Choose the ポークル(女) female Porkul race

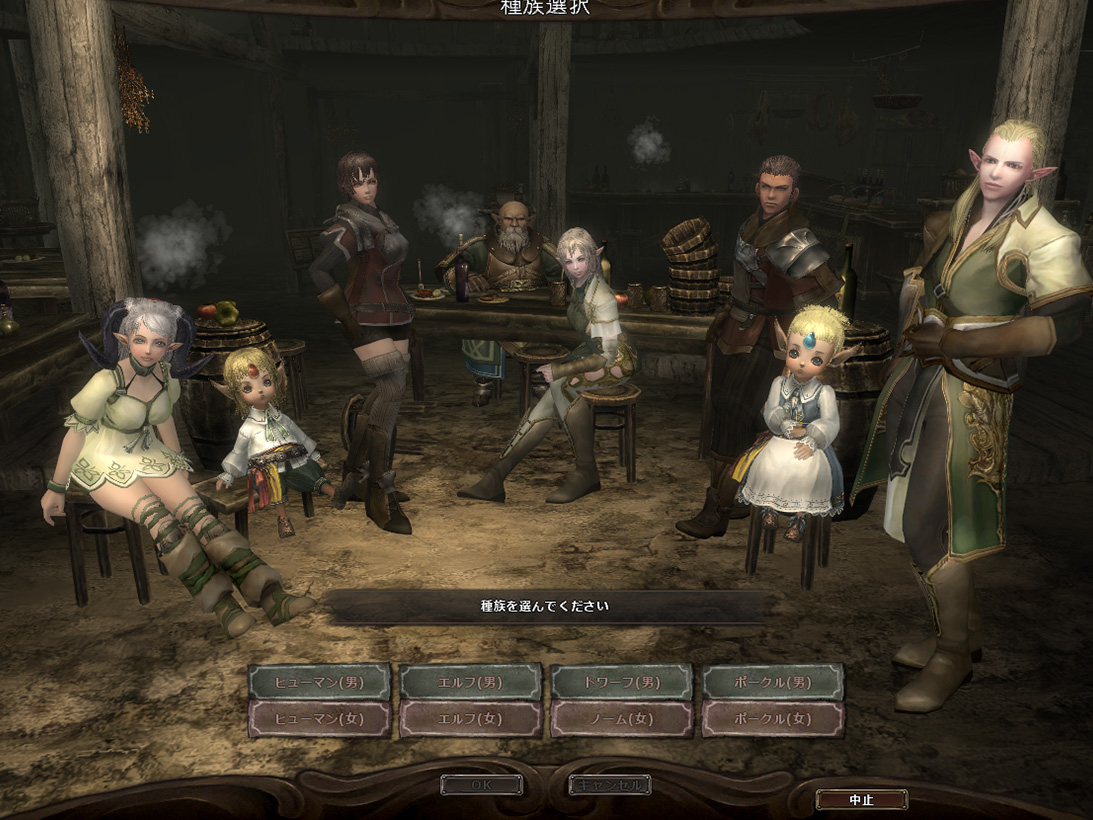(x=772, y=718)
